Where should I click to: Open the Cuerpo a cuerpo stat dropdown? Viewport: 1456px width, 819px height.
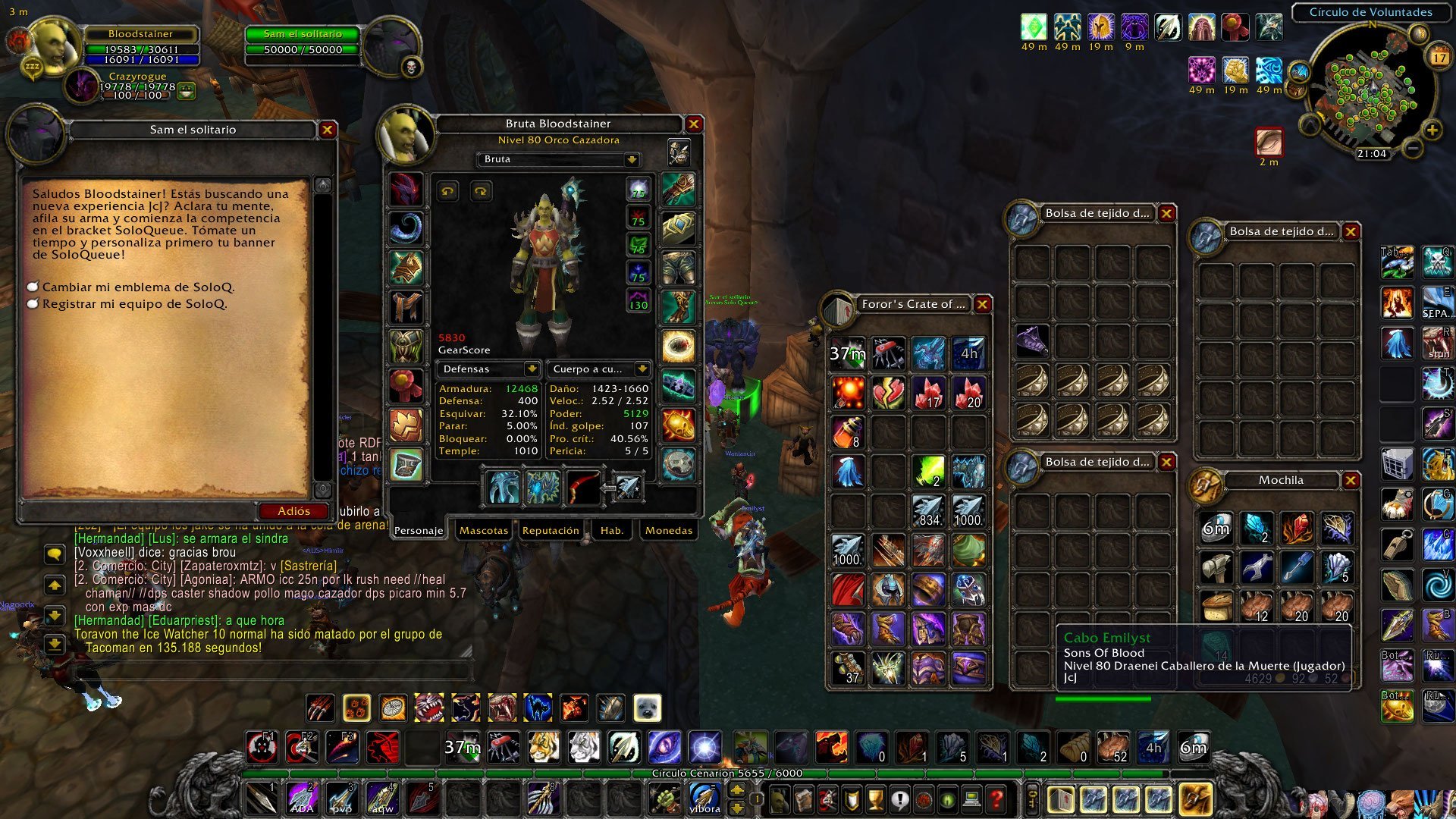pos(642,369)
